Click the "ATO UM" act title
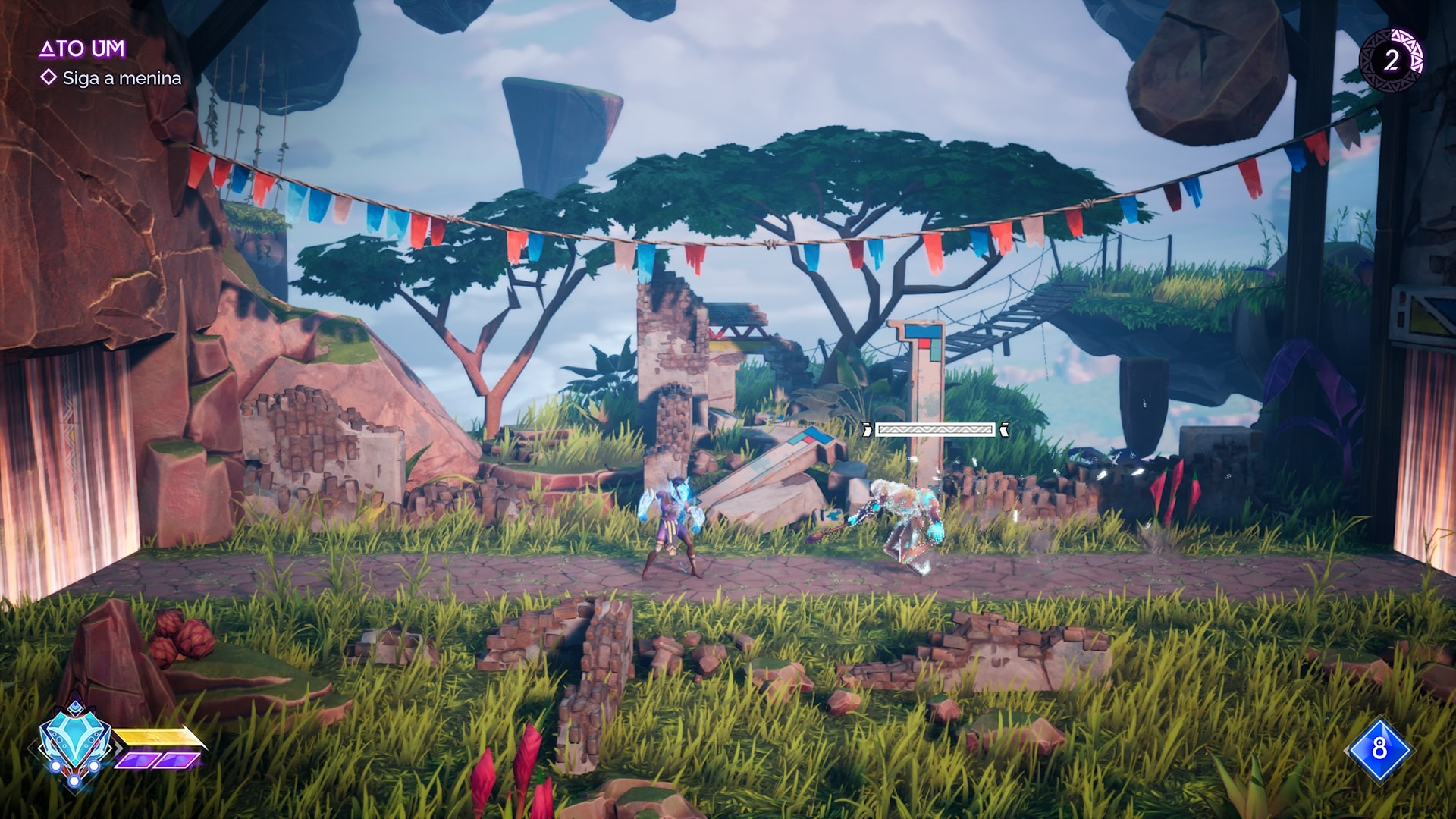 (x=82, y=49)
